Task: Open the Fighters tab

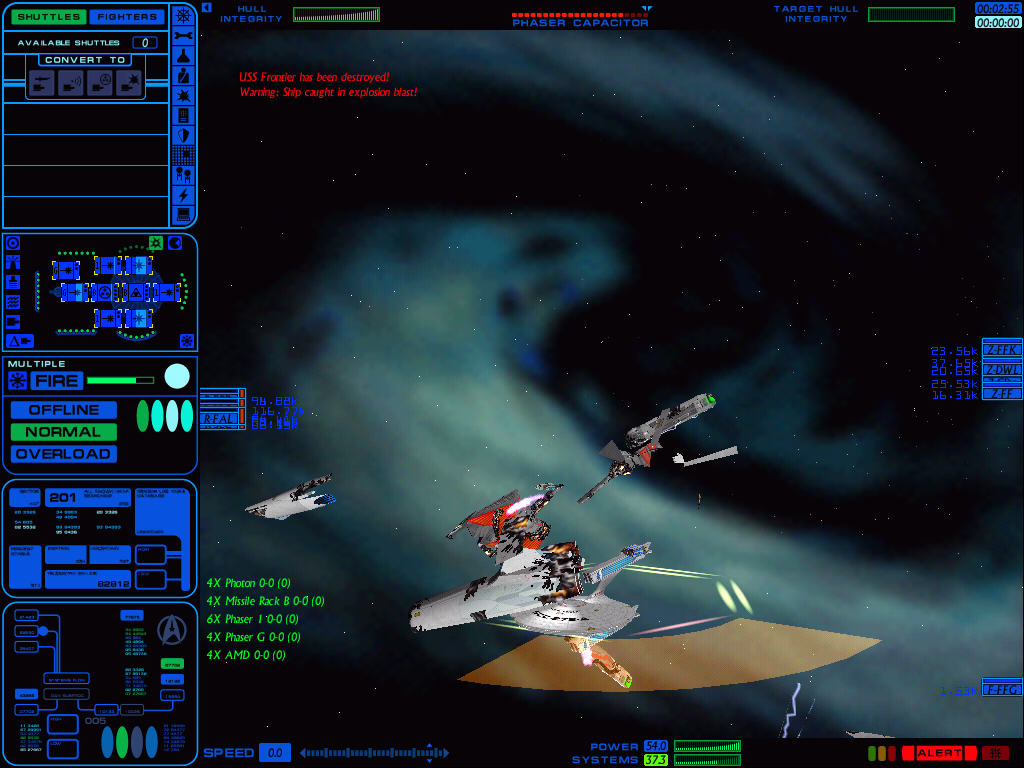Action: pyautogui.click(x=126, y=16)
